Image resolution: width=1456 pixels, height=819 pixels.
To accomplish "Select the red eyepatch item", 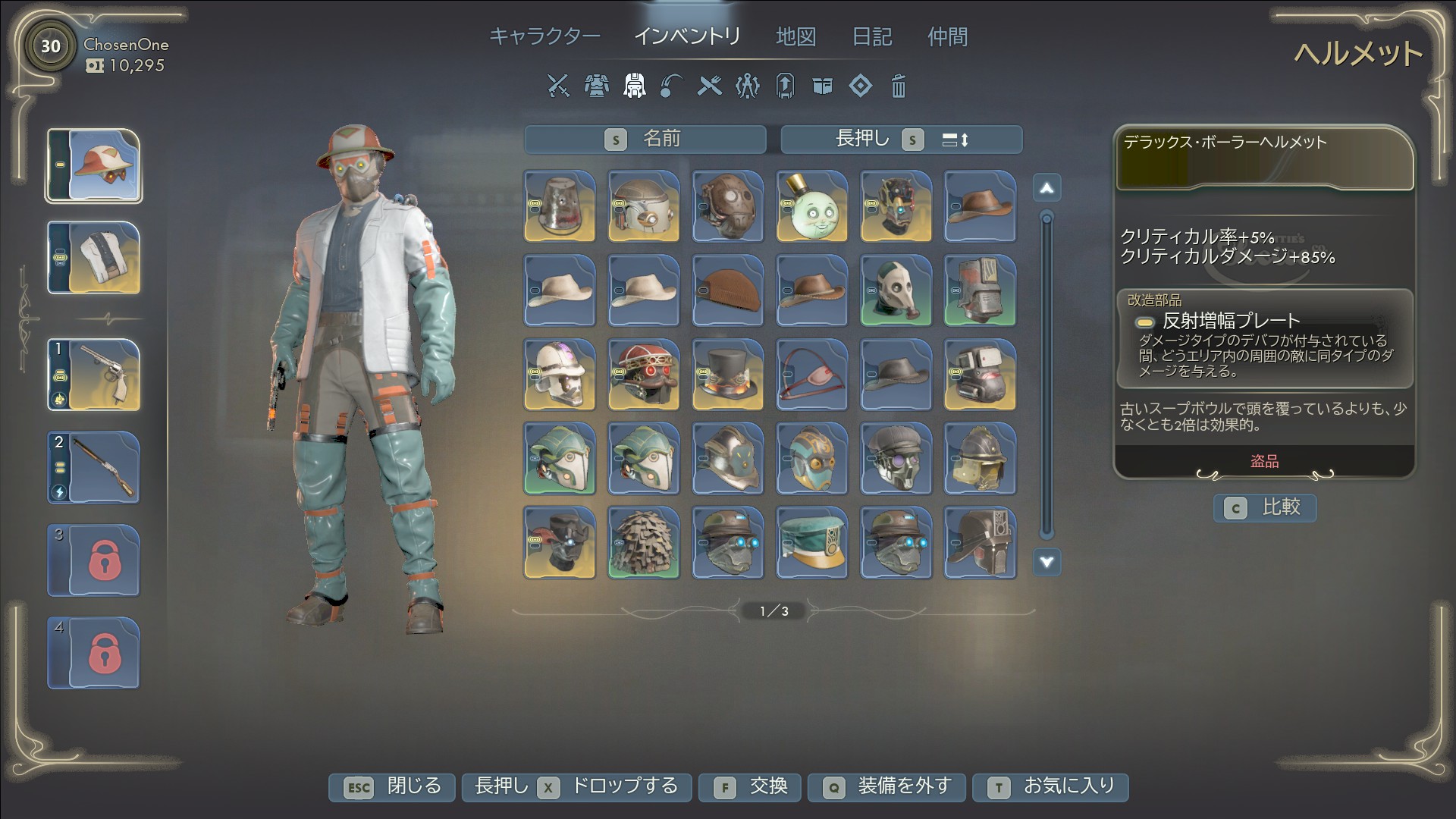I will pyautogui.click(x=811, y=375).
